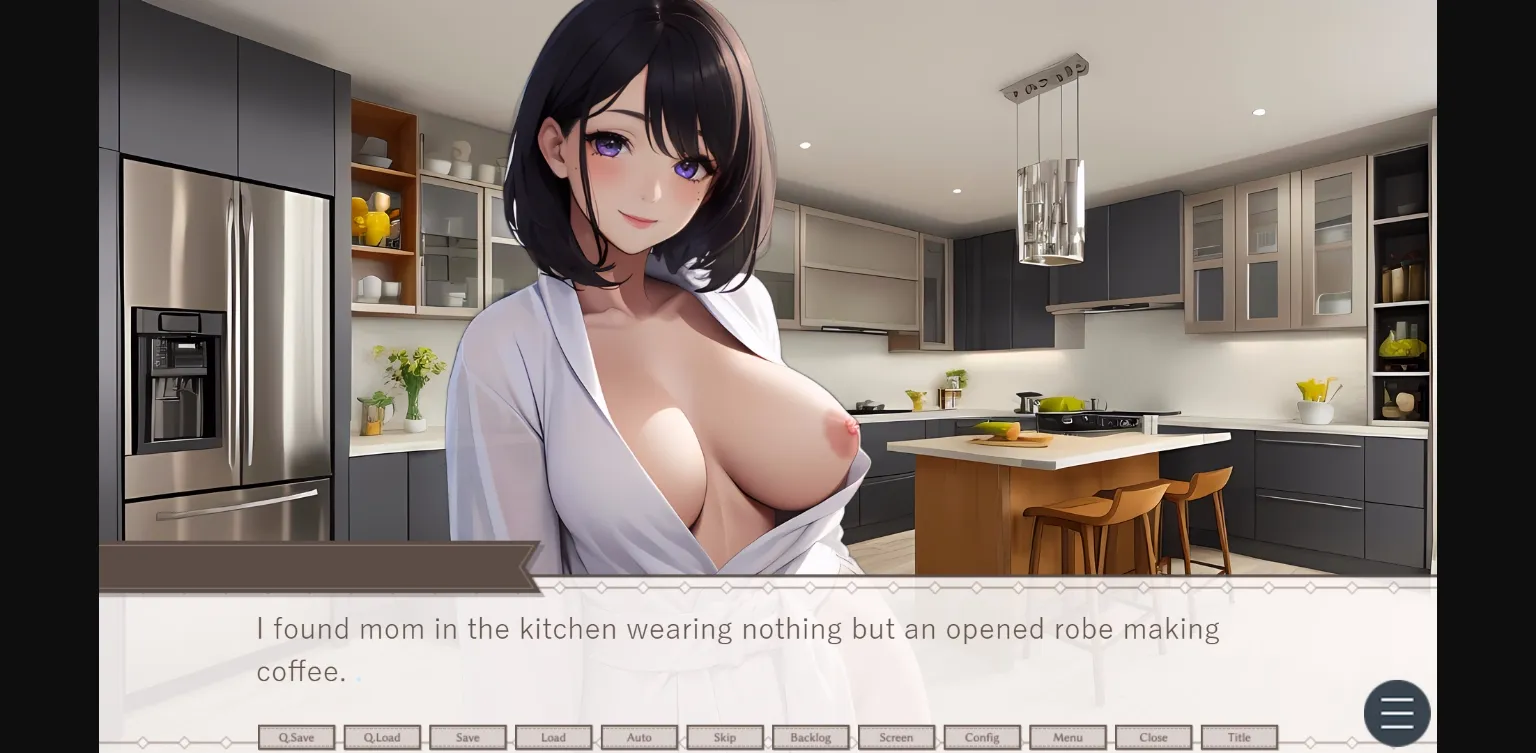Open the Backlog to review past dialogue
The image size is (1536, 753).
pyautogui.click(x=810, y=737)
